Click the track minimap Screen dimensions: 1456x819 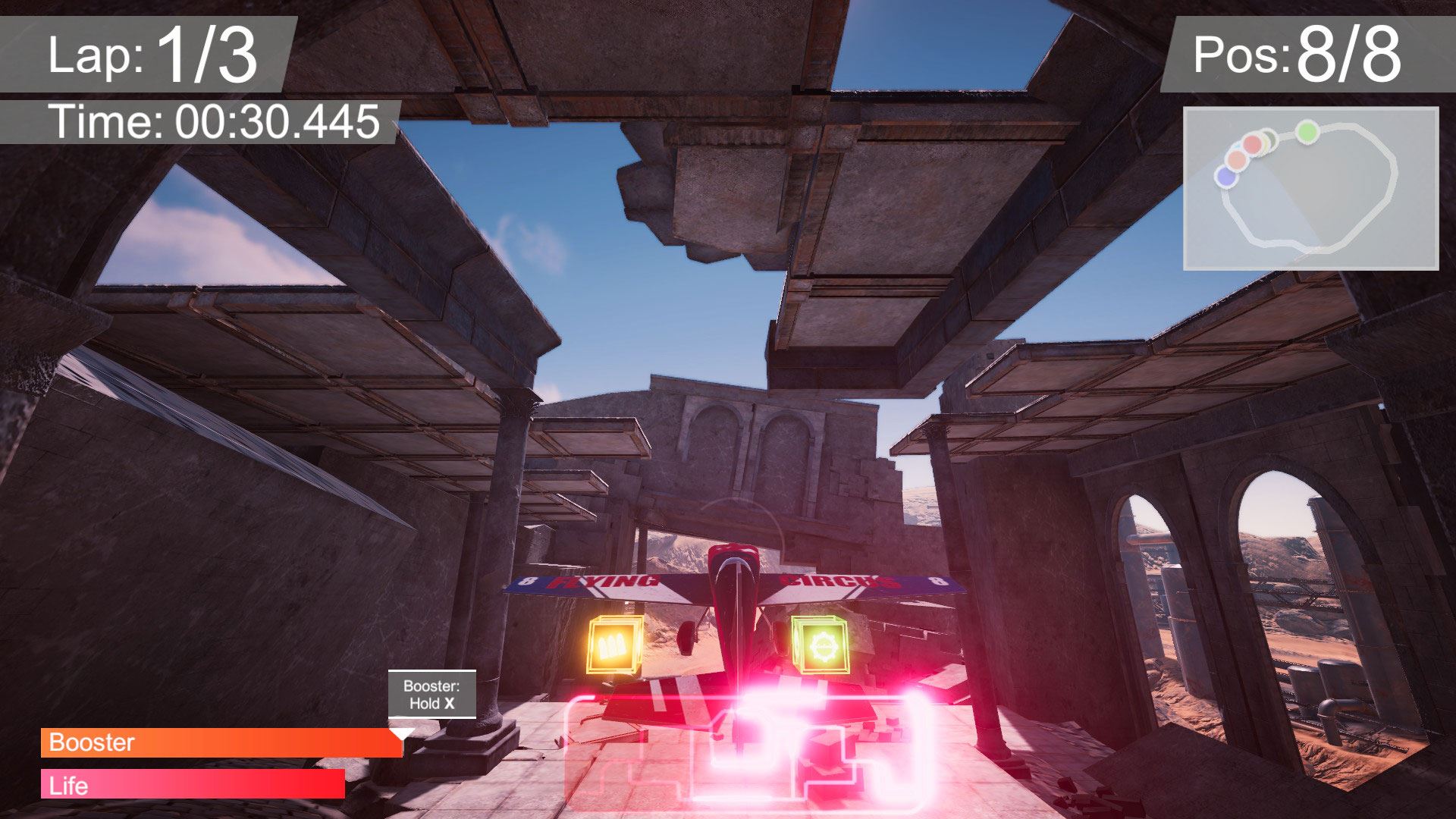(1310, 189)
